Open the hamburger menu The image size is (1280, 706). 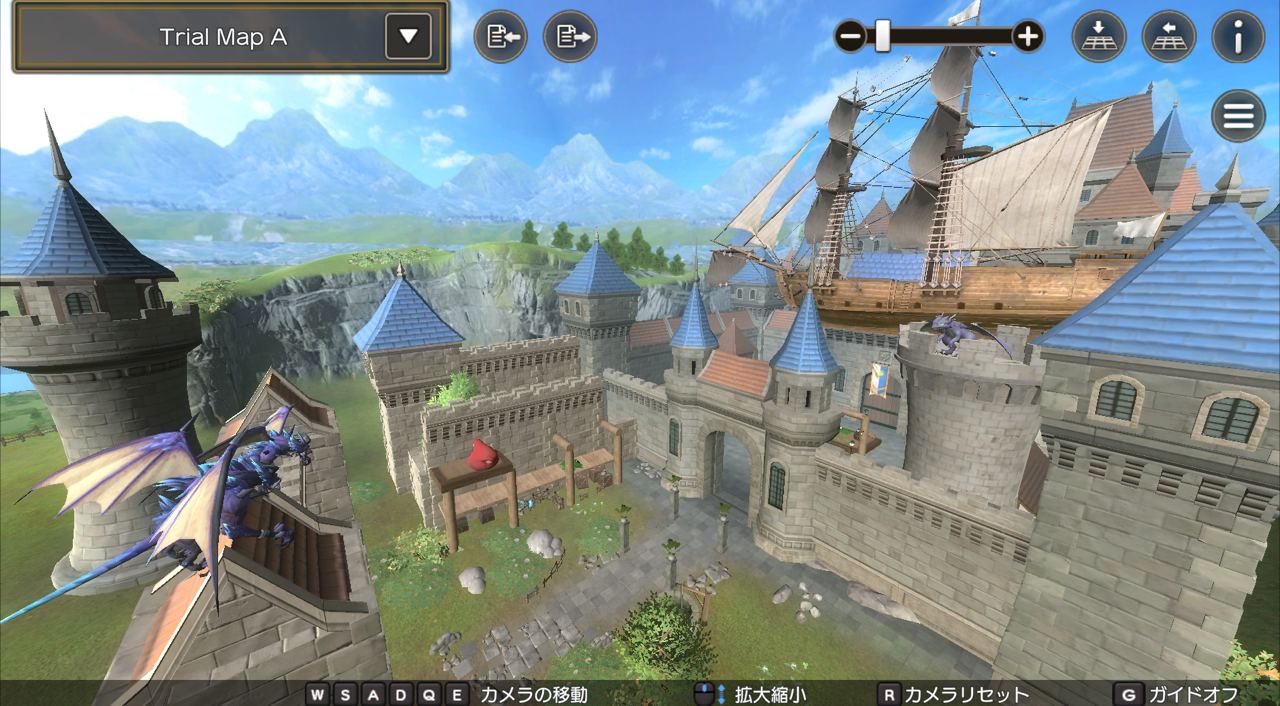coord(1238,116)
